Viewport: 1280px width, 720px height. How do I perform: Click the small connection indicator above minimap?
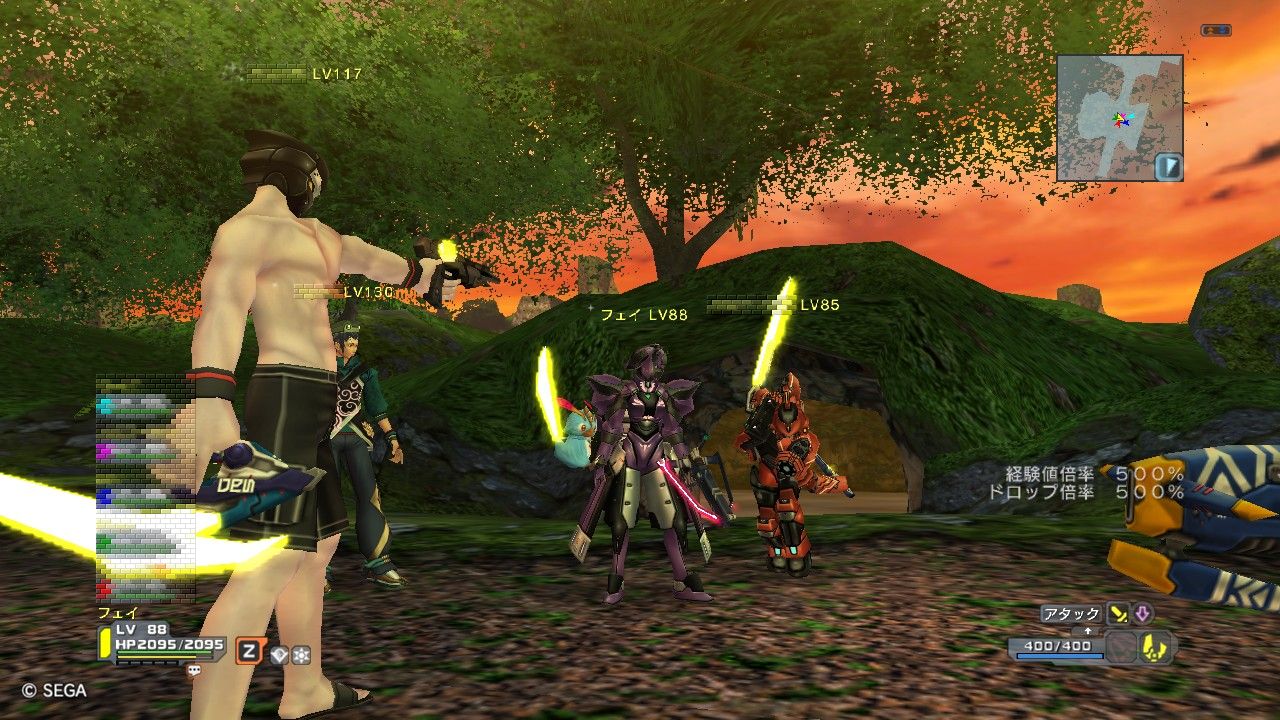point(1215,31)
